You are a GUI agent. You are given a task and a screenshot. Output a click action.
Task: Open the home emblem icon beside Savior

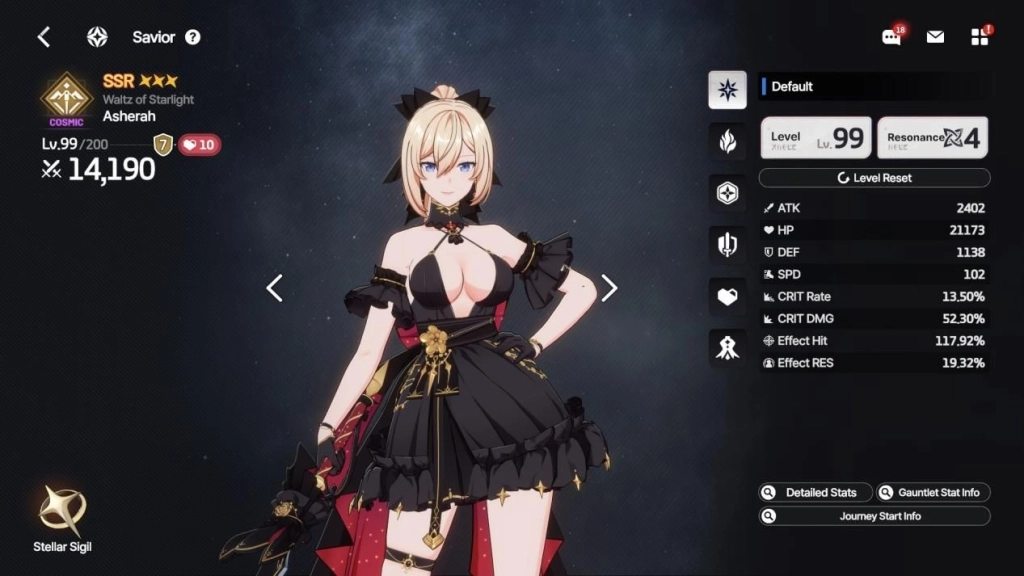click(97, 37)
